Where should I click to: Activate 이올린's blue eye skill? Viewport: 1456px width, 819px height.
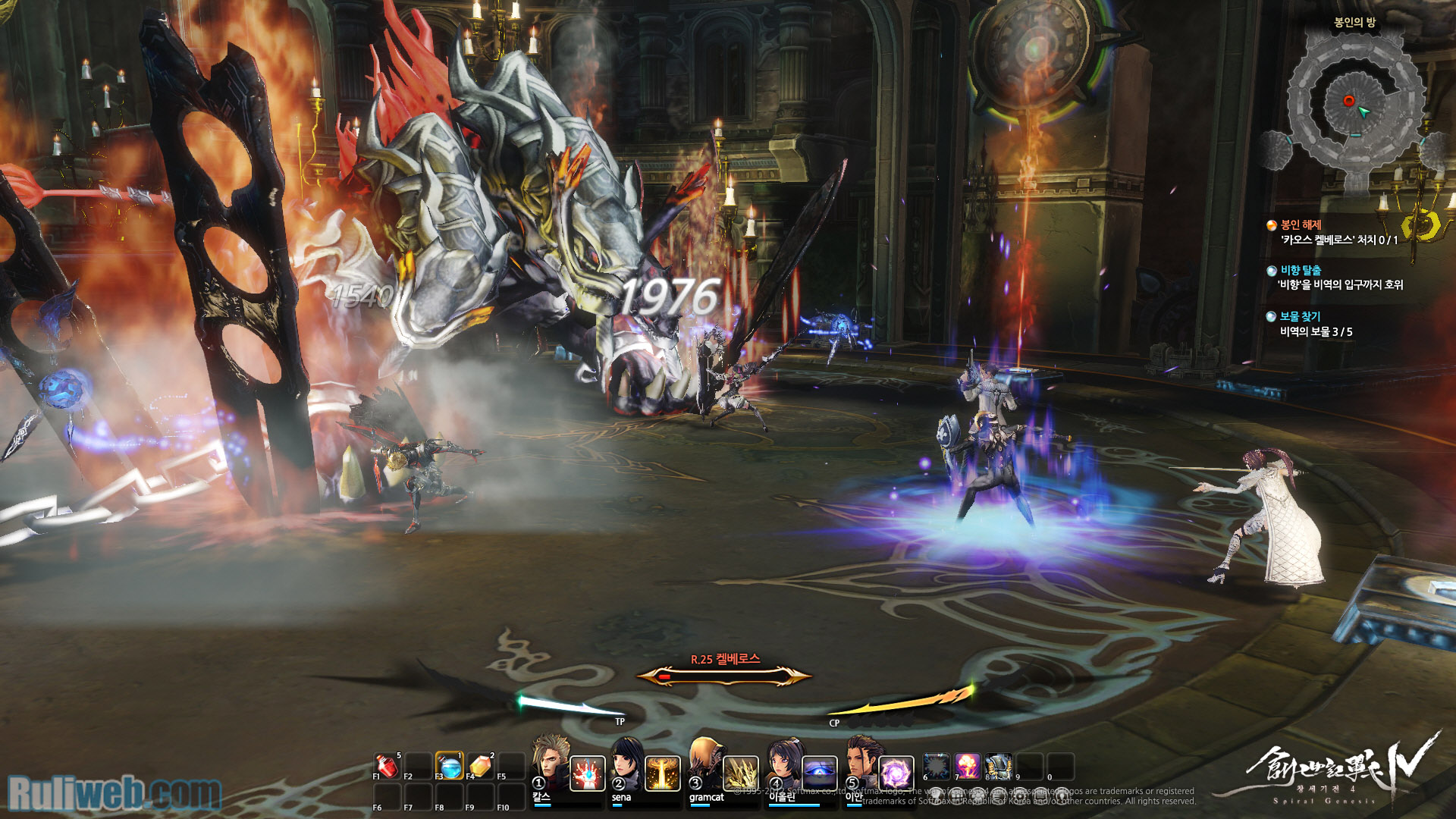click(x=819, y=773)
